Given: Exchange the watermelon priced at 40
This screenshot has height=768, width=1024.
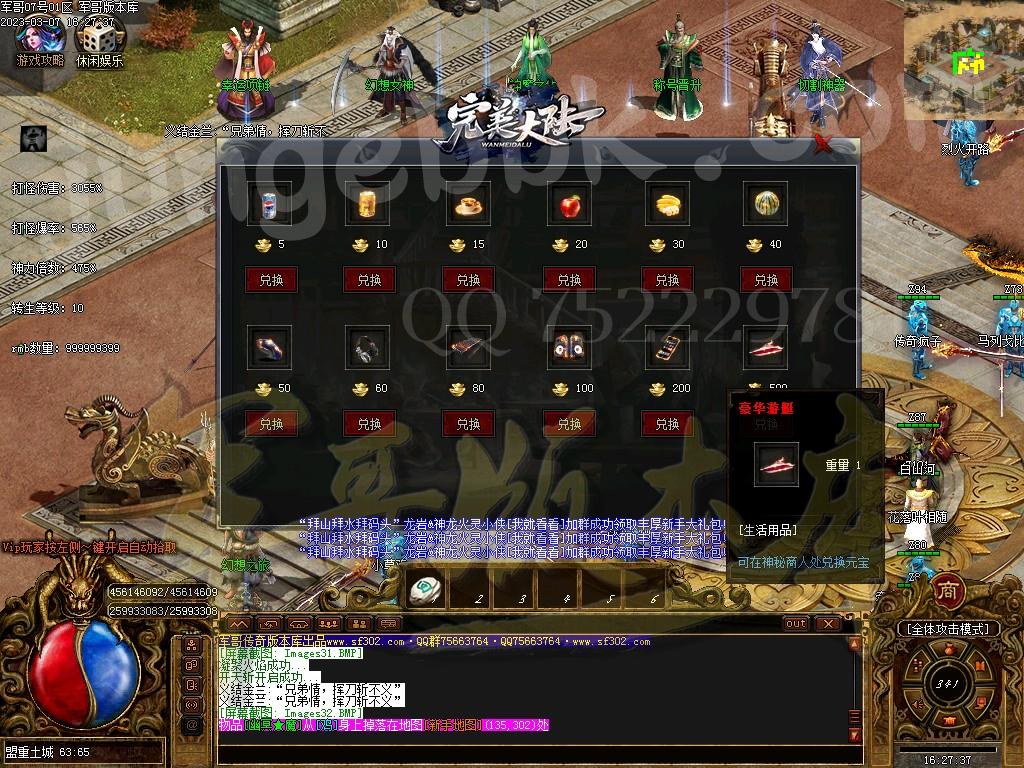Looking at the screenshot, I should 766,279.
